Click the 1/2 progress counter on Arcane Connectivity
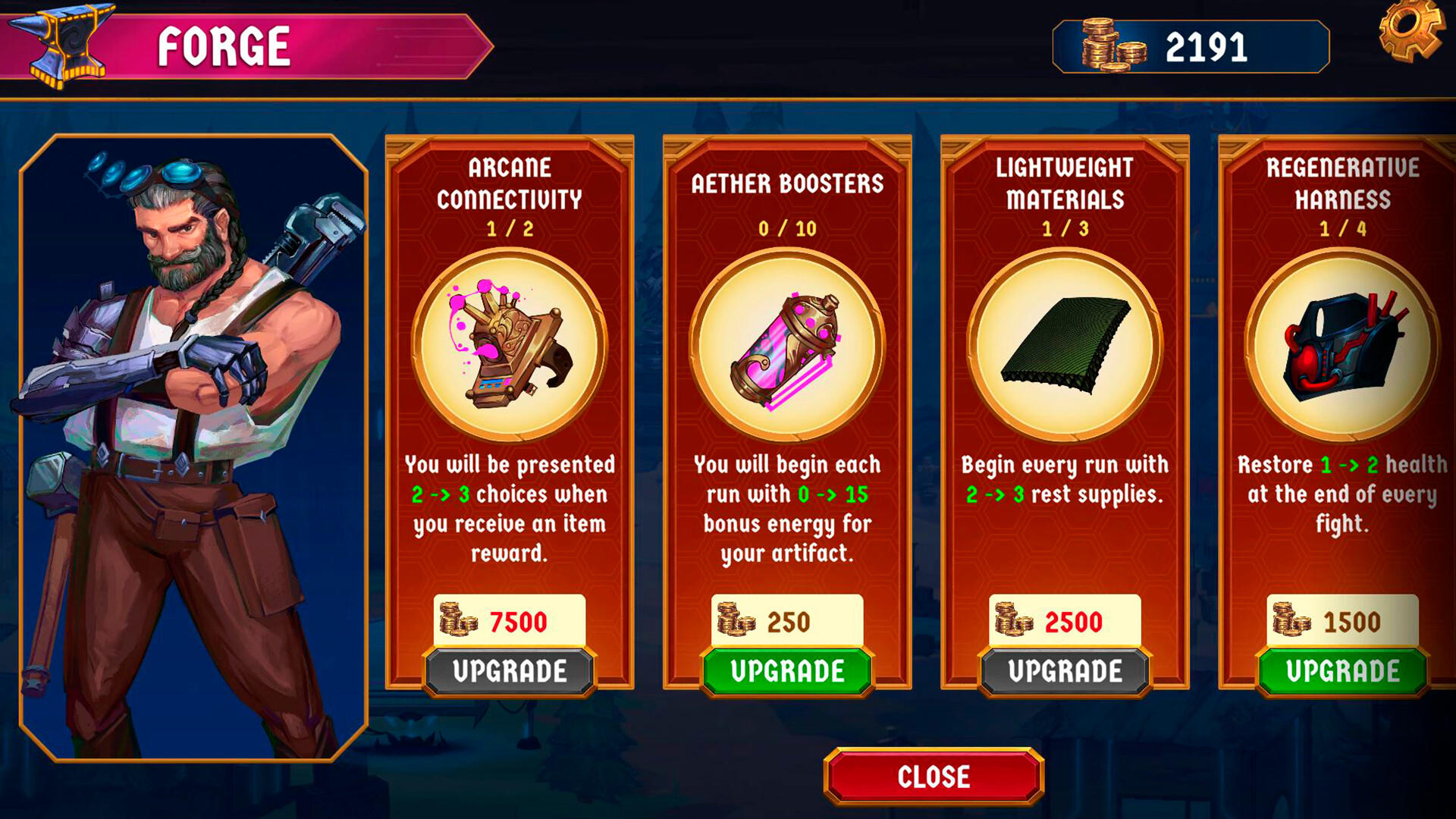This screenshot has width=1456, height=819. 510,227
